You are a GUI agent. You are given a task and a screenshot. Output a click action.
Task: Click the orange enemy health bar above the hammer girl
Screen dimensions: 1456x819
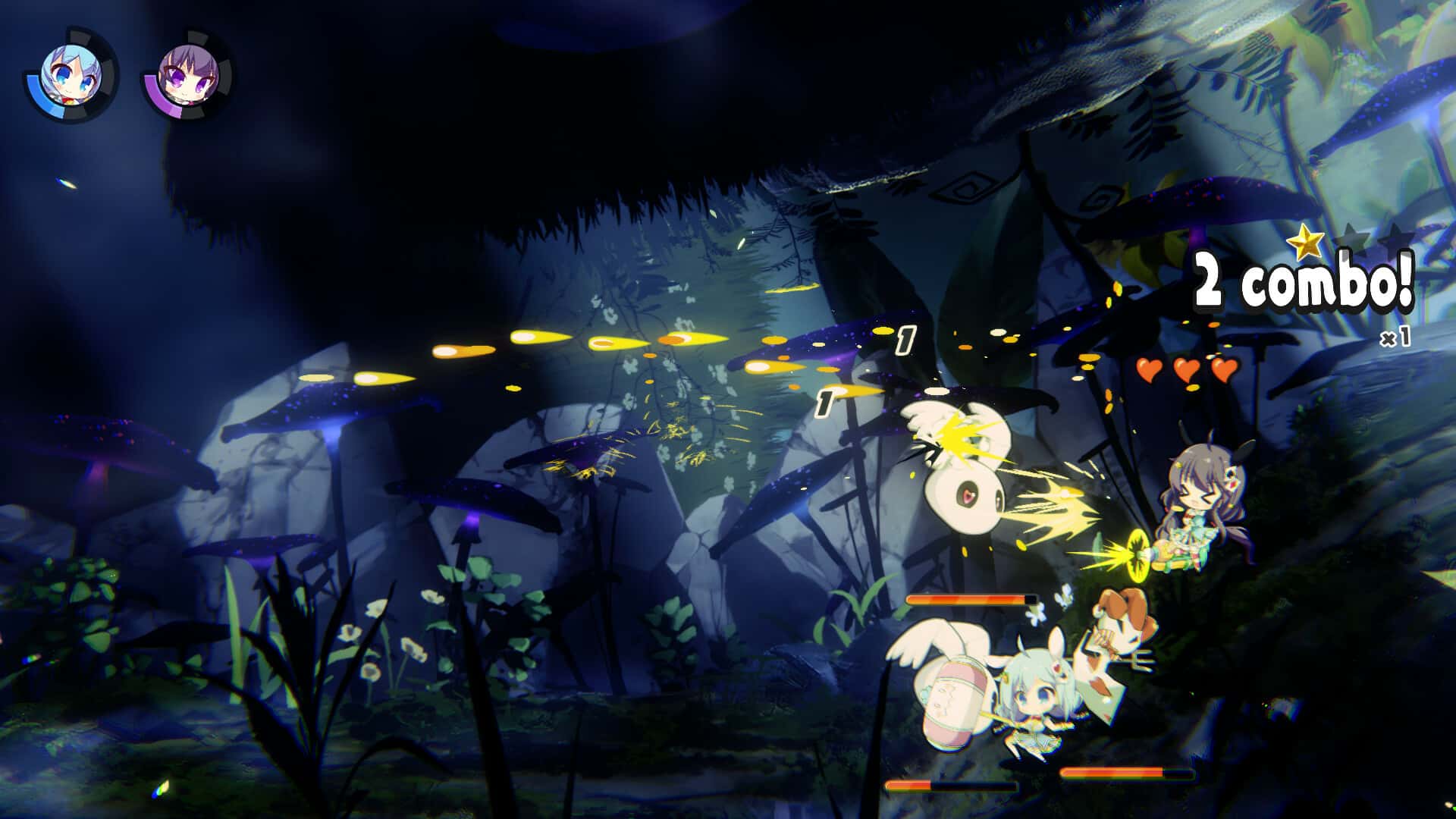point(969,599)
